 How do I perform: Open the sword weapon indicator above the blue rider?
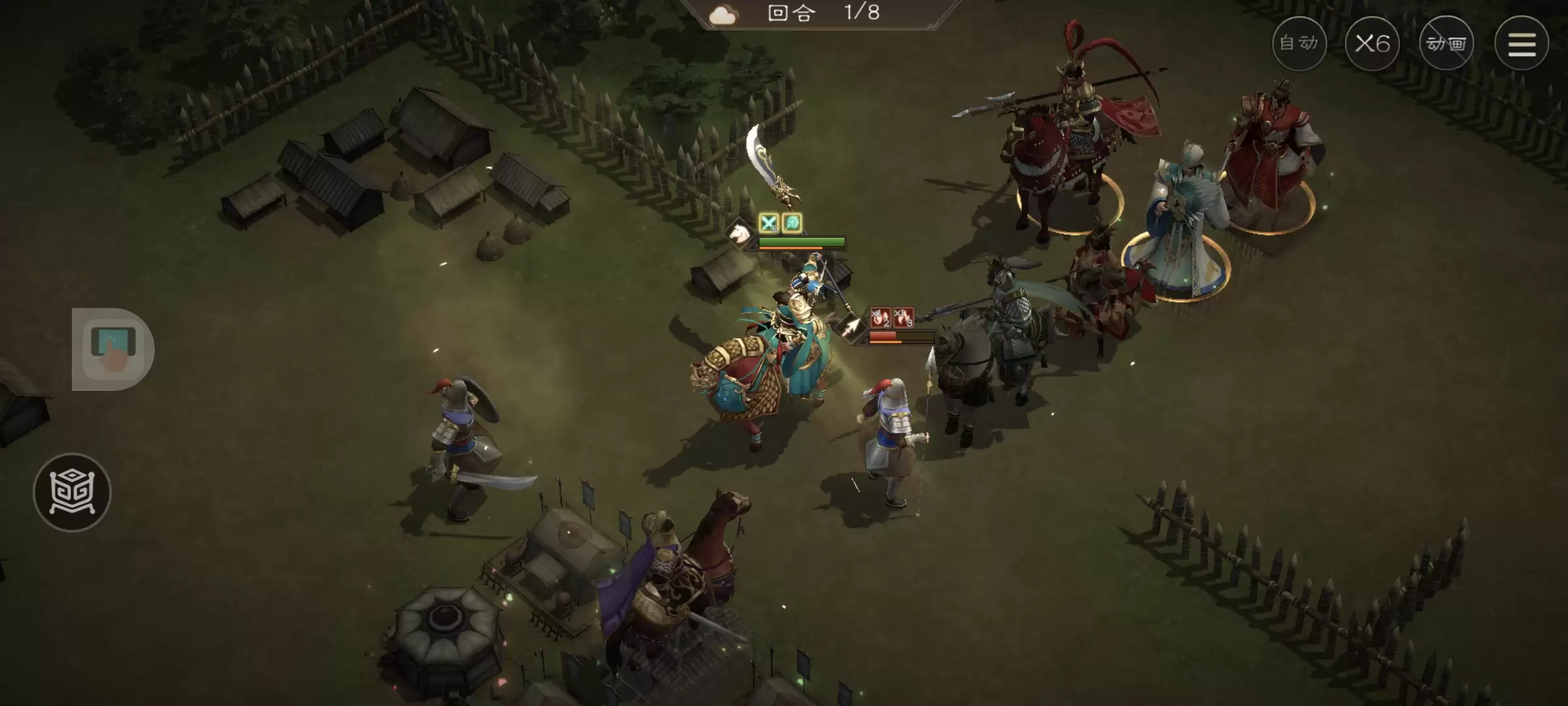point(771,163)
